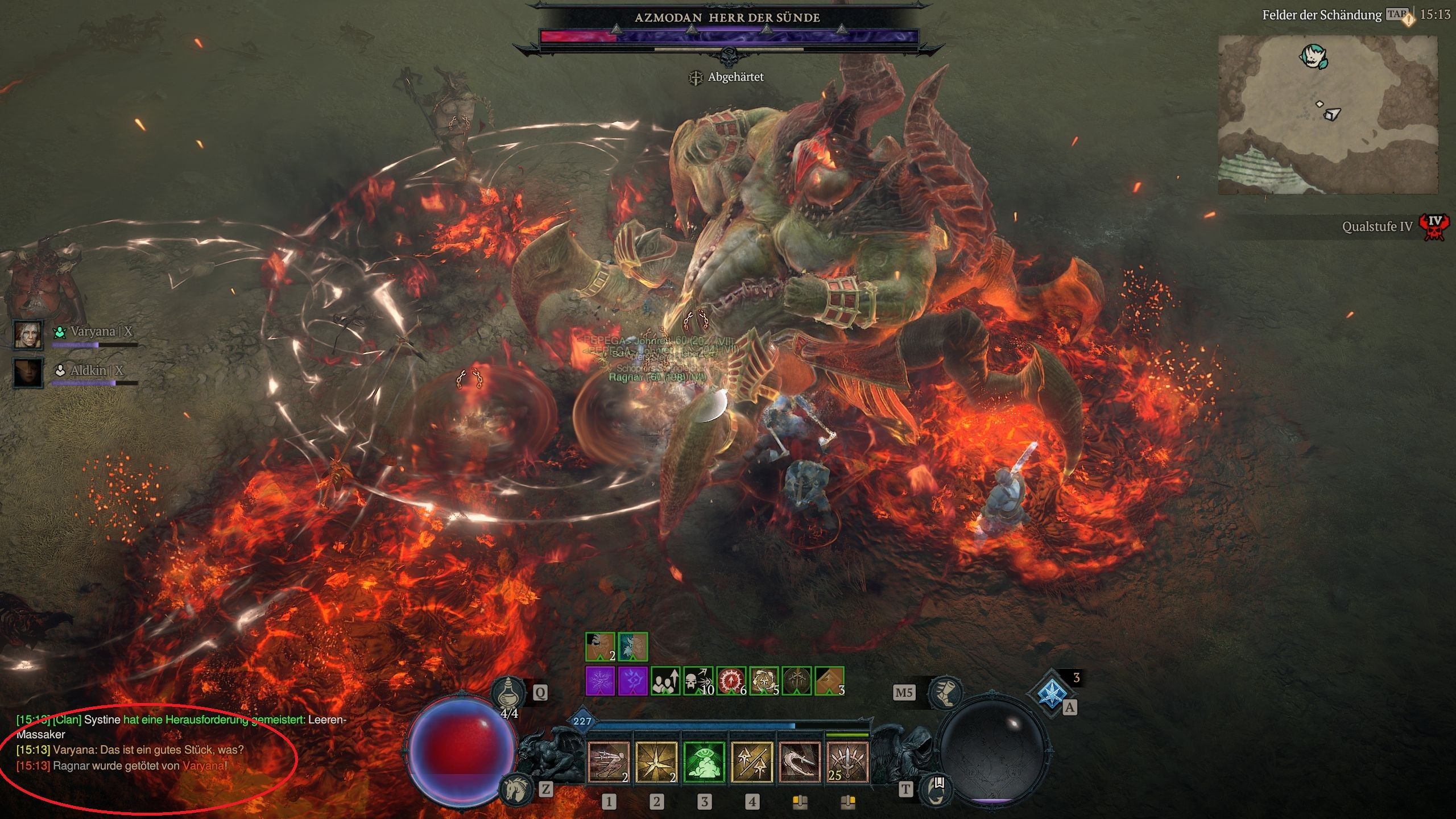Click the Abgehärtet boss affix label
Viewport: 1456px width, 819px height.
(x=735, y=77)
